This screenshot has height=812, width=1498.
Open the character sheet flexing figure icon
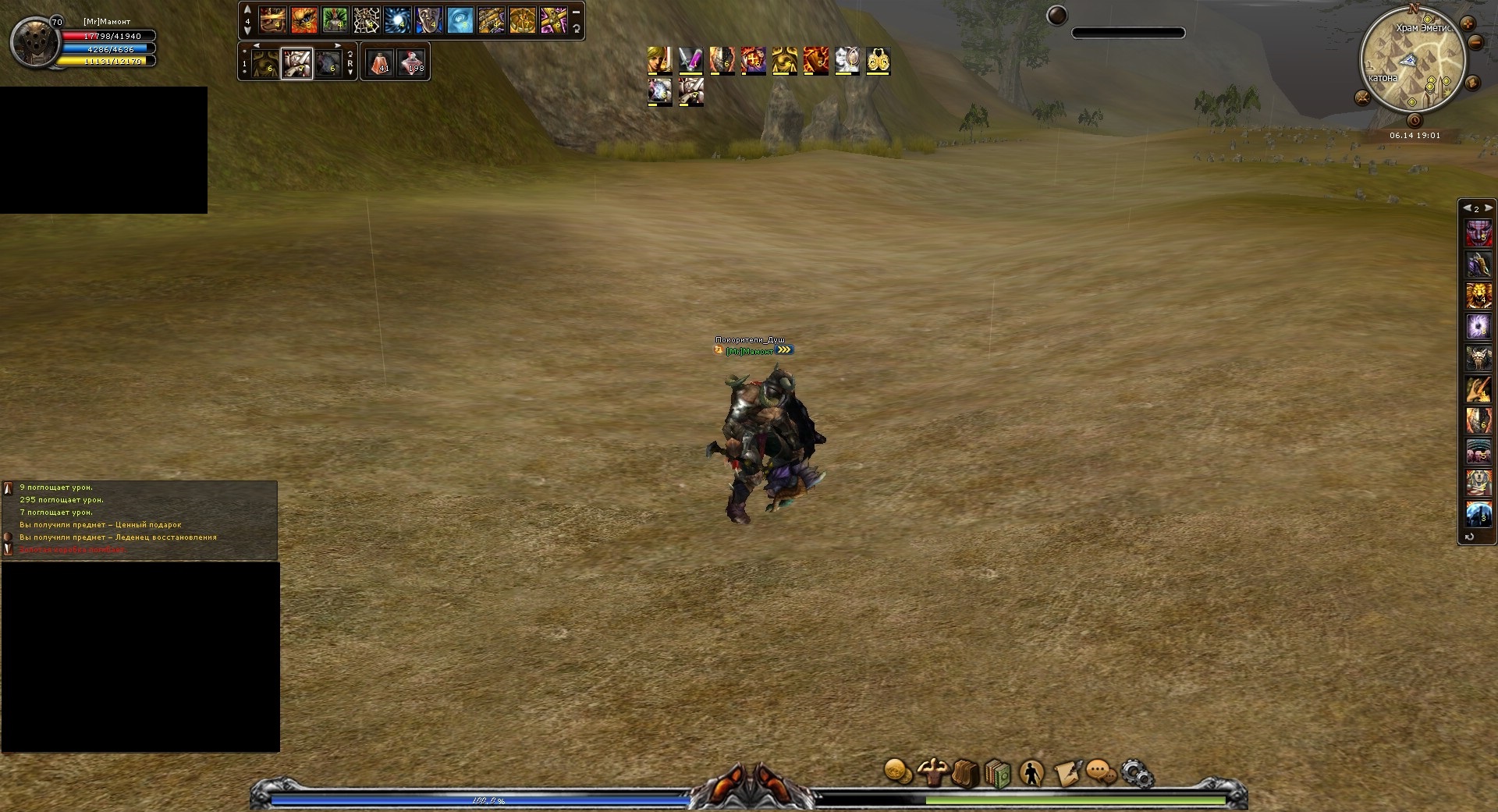click(932, 772)
